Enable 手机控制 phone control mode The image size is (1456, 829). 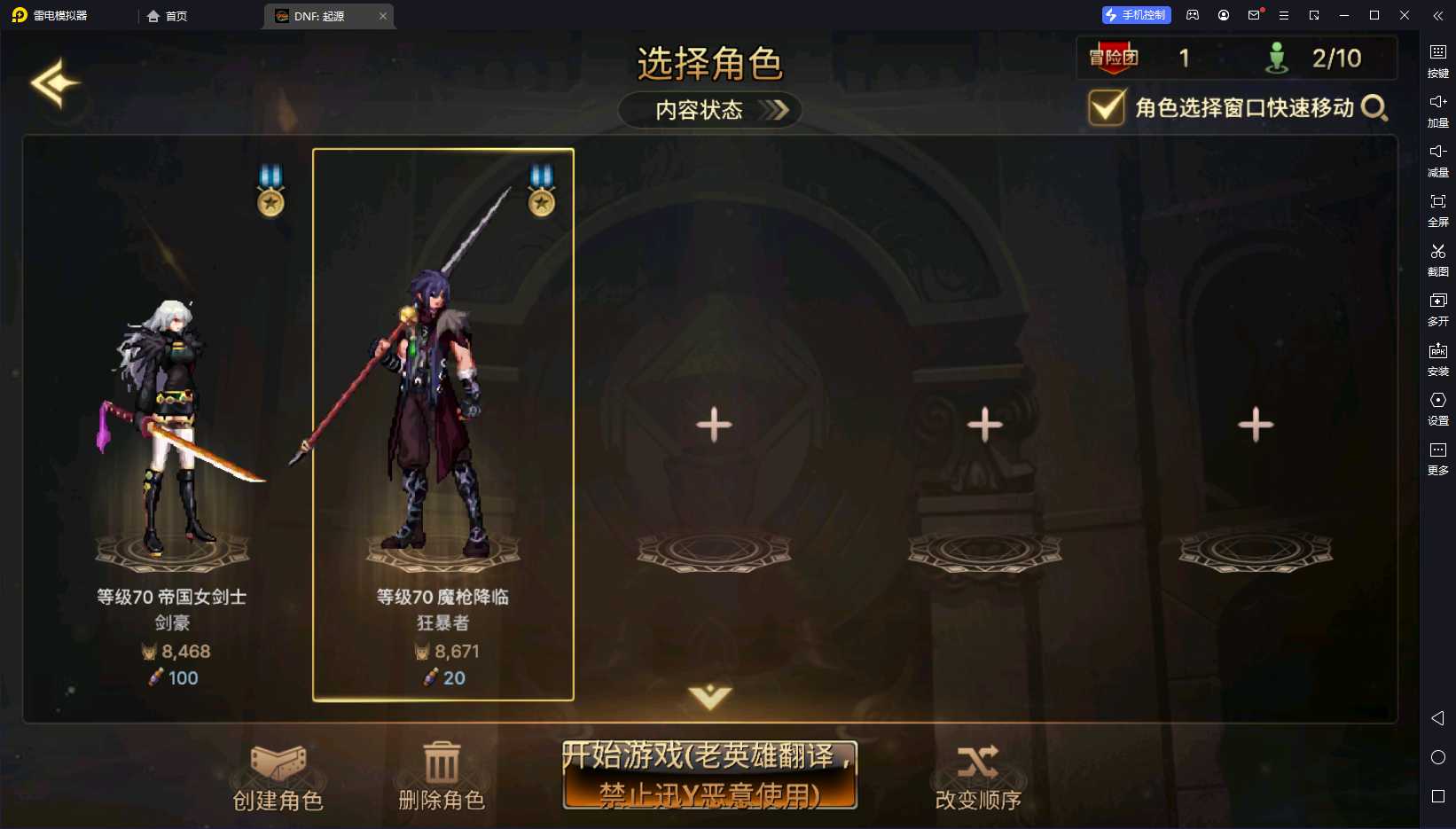point(1135,15)
